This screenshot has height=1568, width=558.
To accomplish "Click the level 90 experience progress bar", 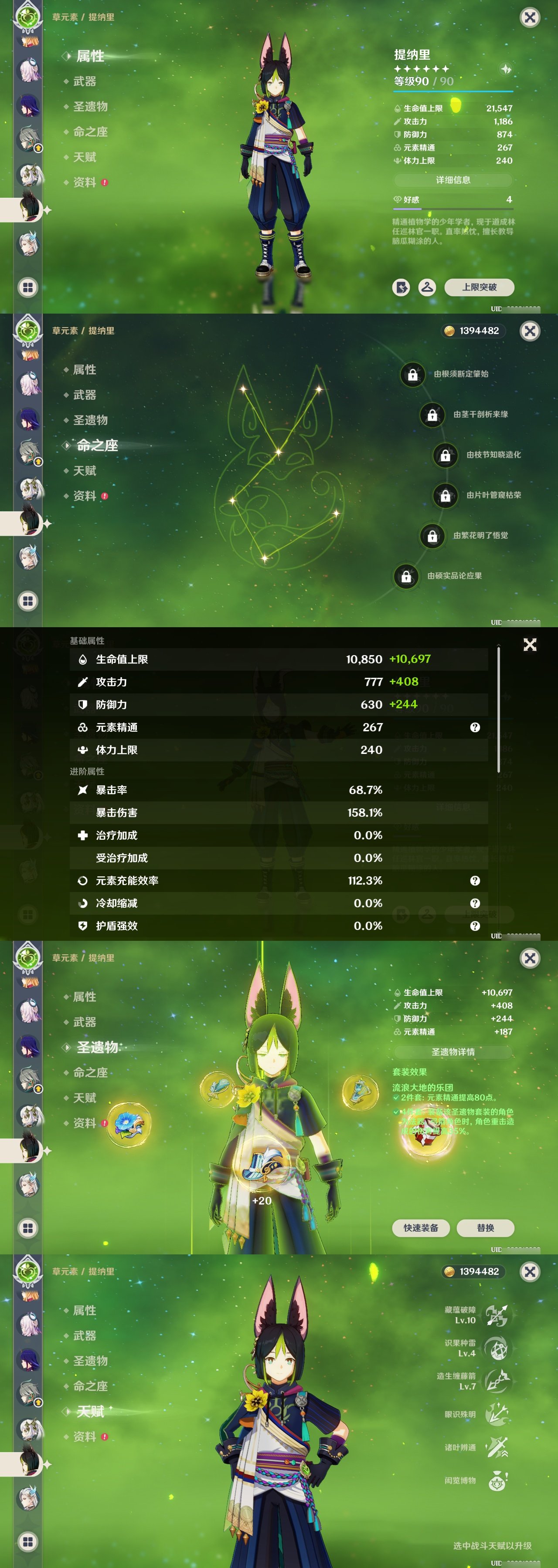I will point(452,91).
